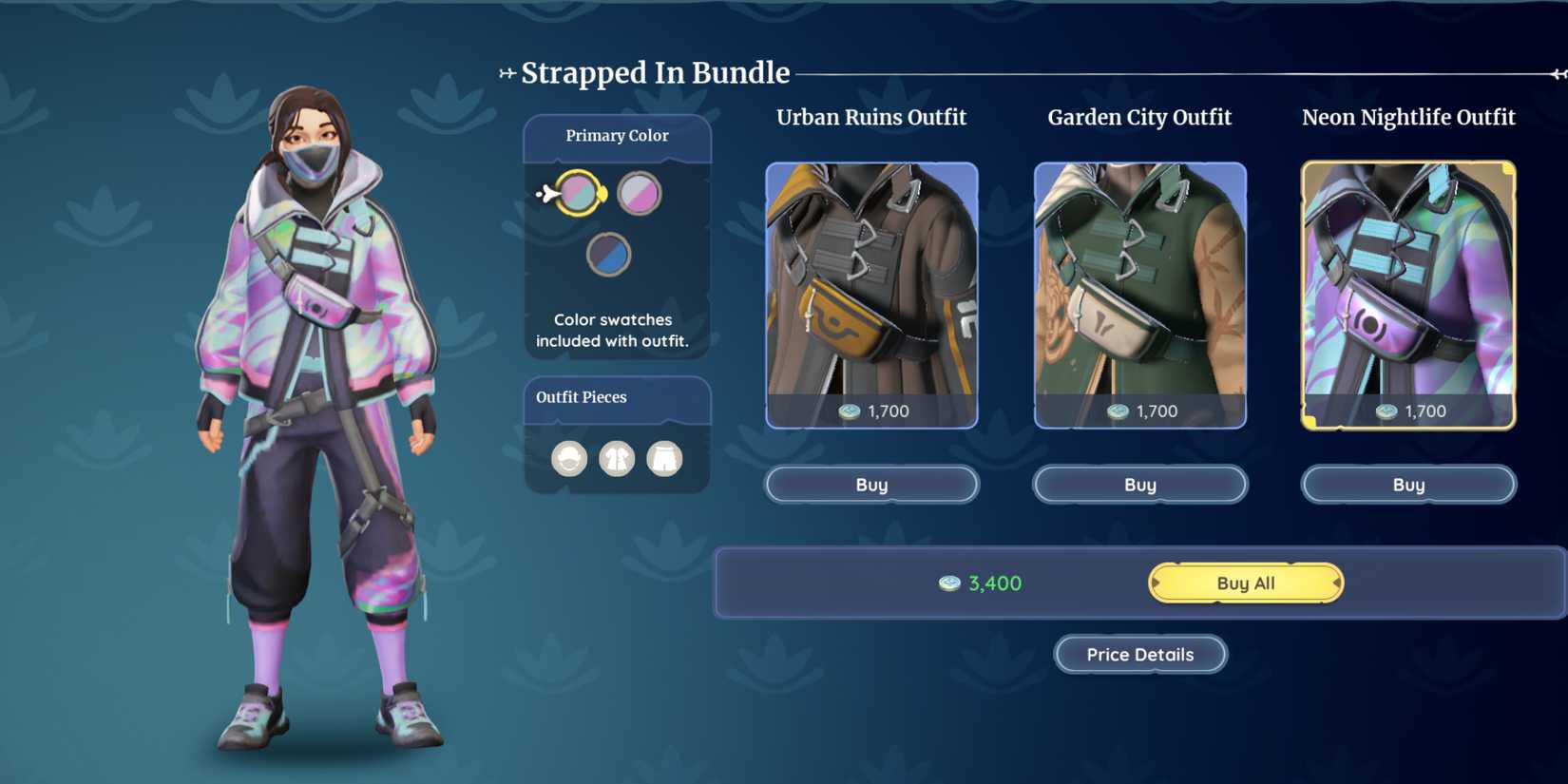Expand the Primary Color panel header
The height and width of the screenshot is (784, 1568).
617,135
